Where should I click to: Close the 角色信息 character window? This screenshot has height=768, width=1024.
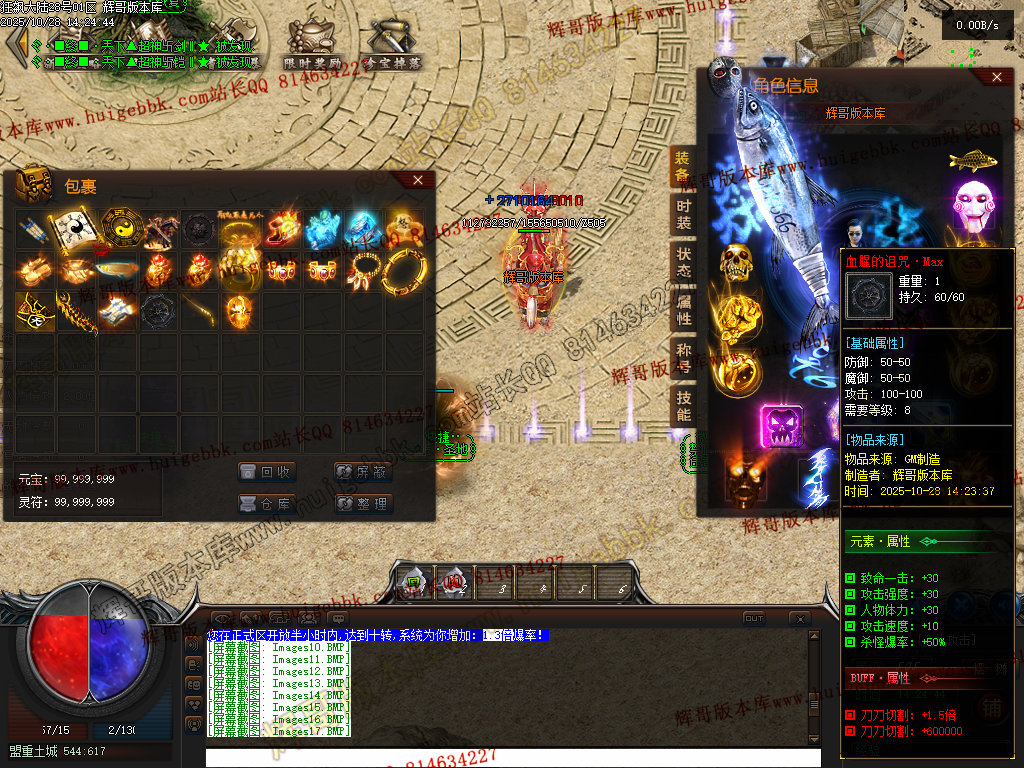(995, 77)
